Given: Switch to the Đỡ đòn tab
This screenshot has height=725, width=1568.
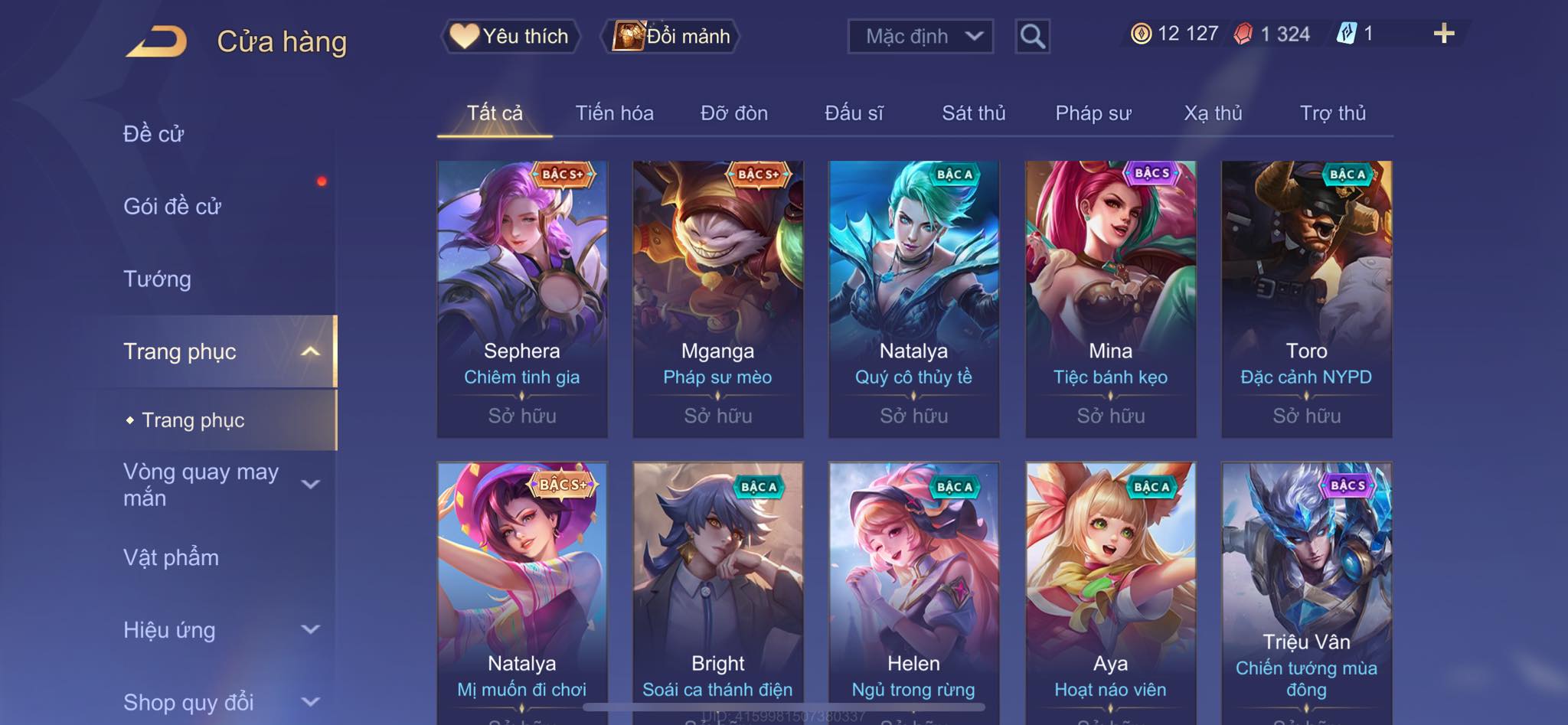Looking at the screenshot, I should point(733,113).
